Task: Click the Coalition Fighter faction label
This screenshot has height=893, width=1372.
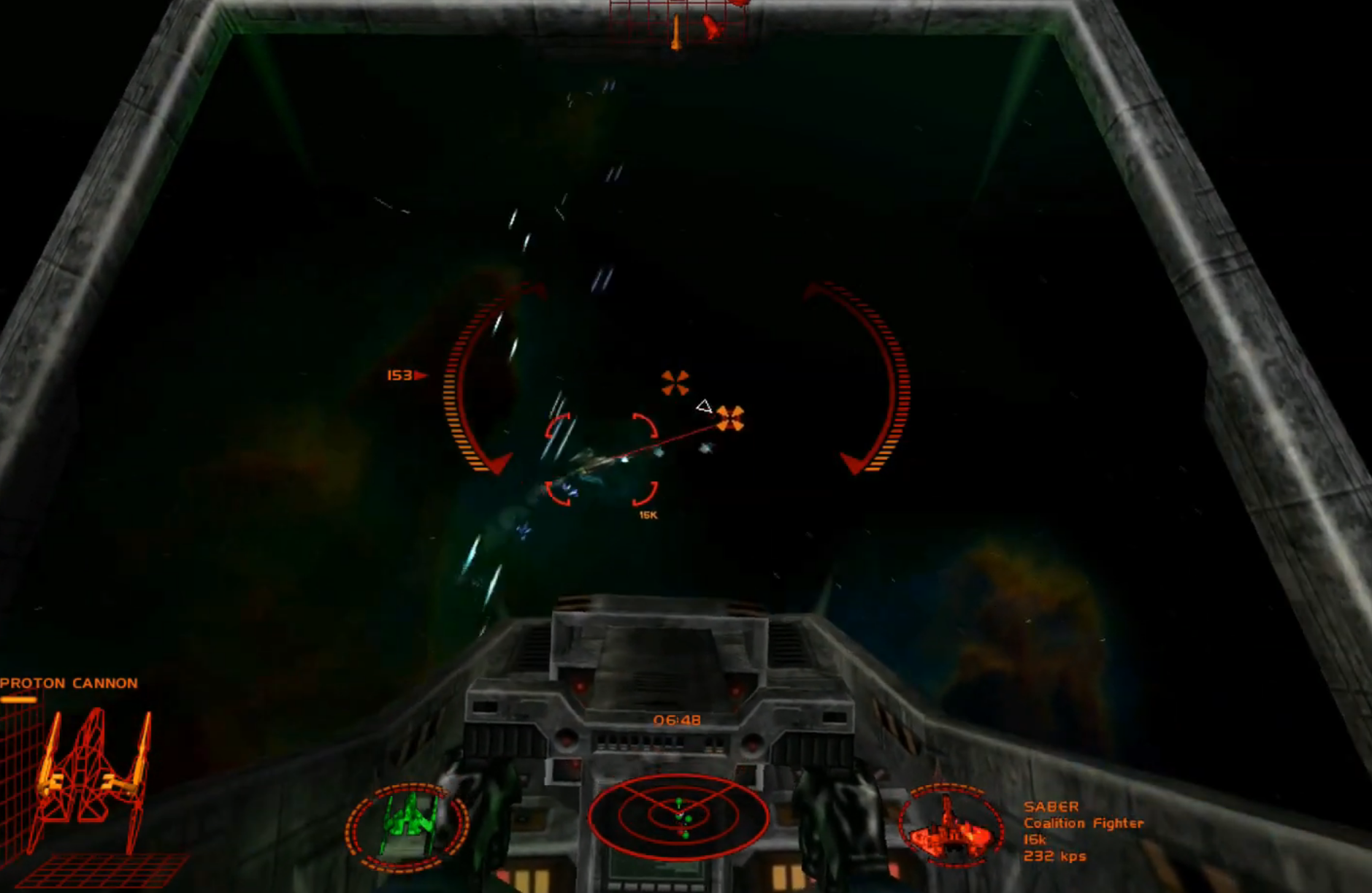Action: [1083, 823]
